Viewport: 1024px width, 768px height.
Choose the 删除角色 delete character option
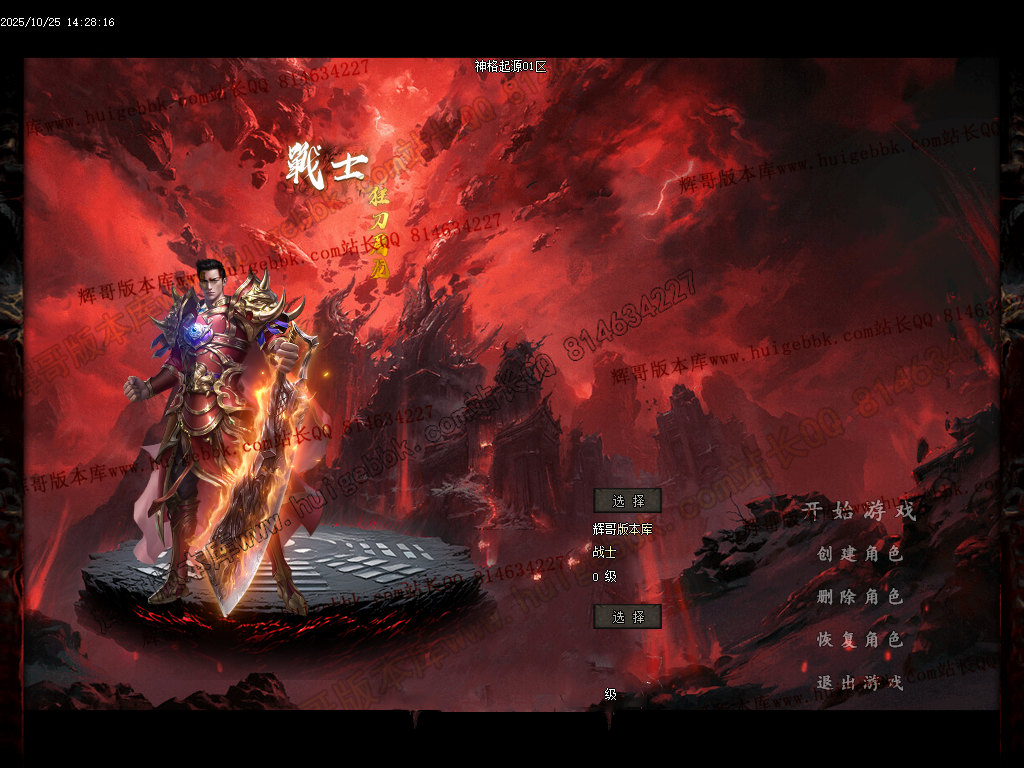pyautogui.click(x=860, y=596)
